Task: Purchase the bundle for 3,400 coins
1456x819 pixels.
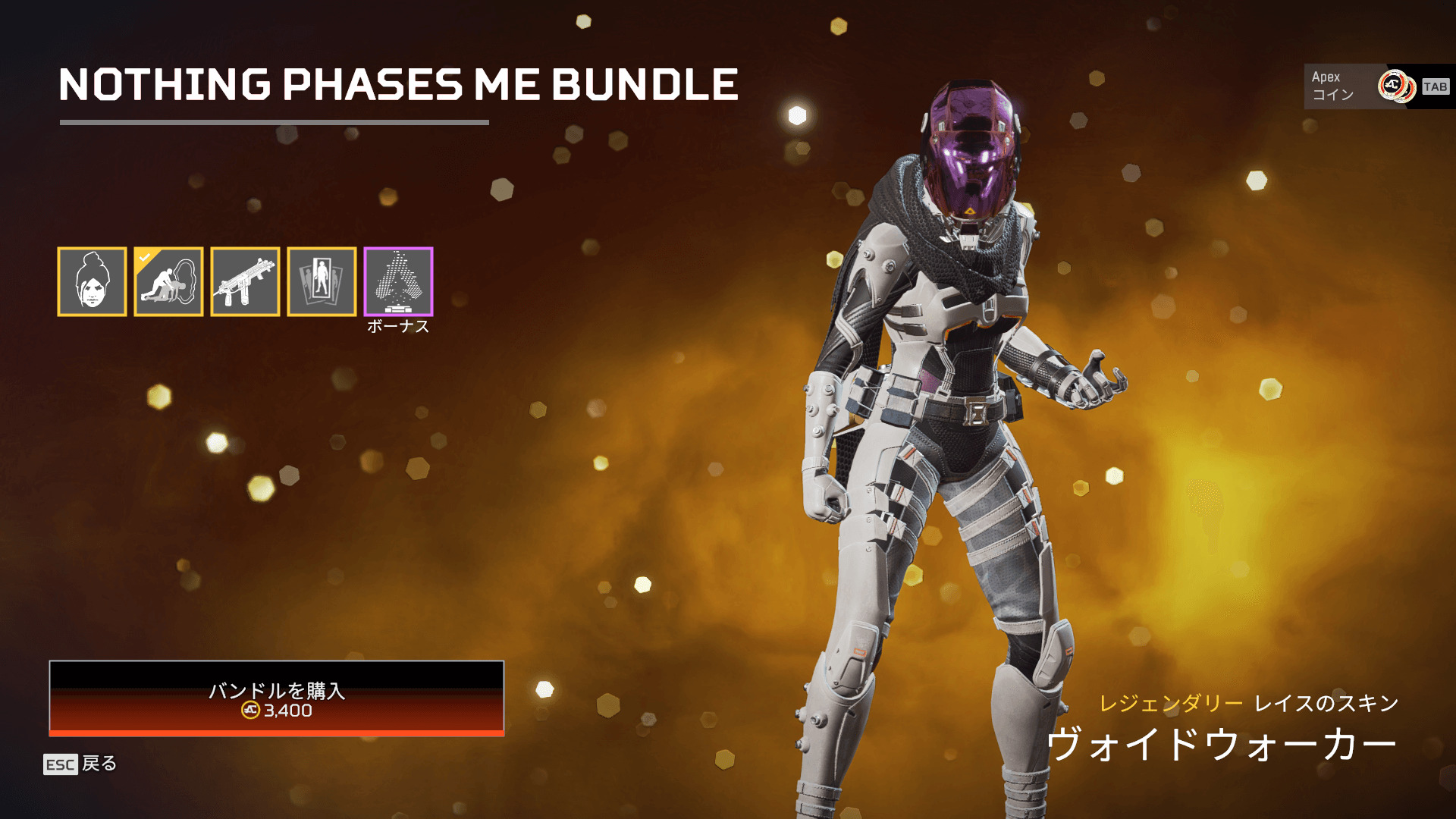Action: pos(276,698)
